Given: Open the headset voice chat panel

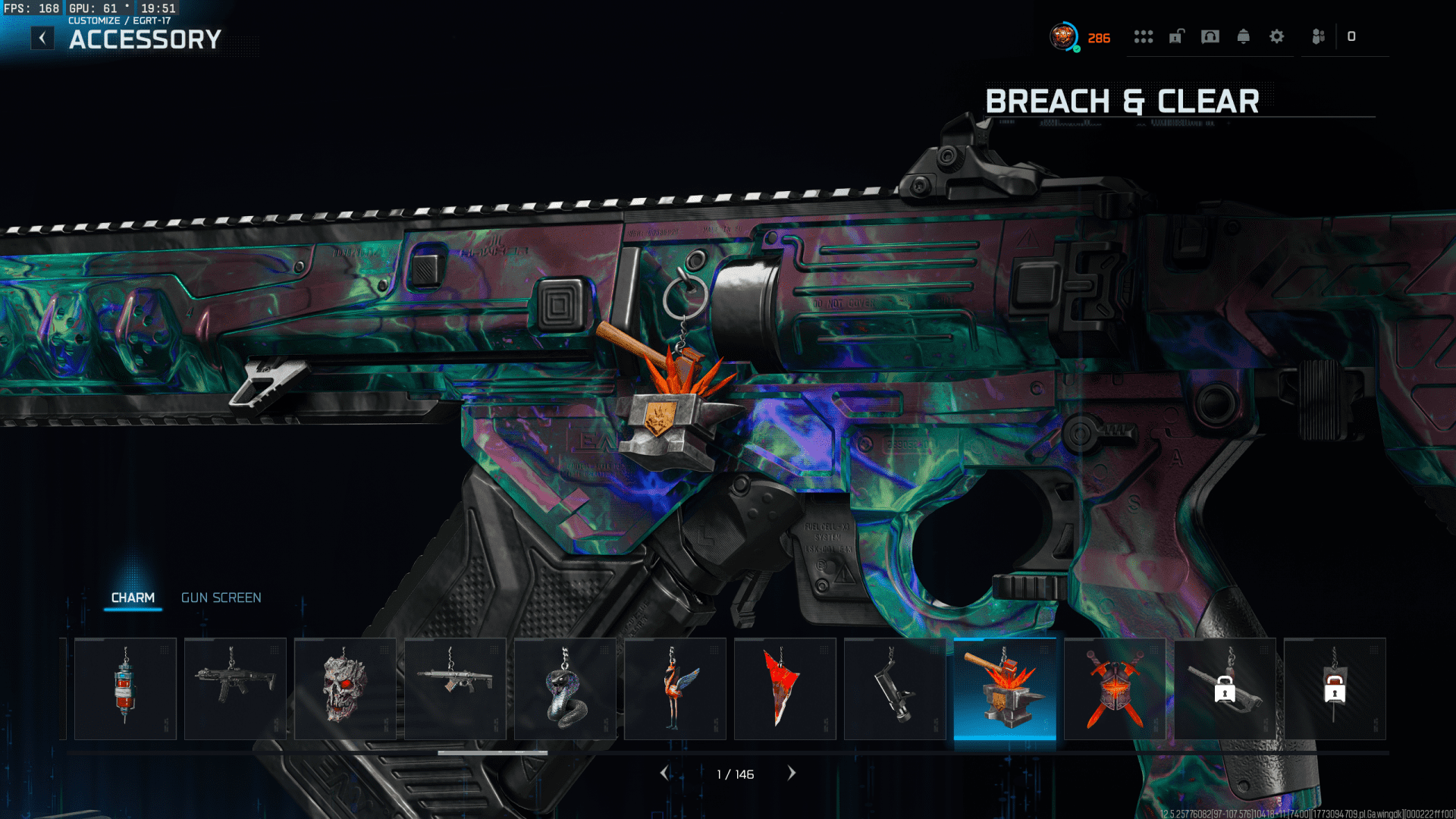Looking at the screenshot, I should pyautogui.click(x=1210, y=36).
